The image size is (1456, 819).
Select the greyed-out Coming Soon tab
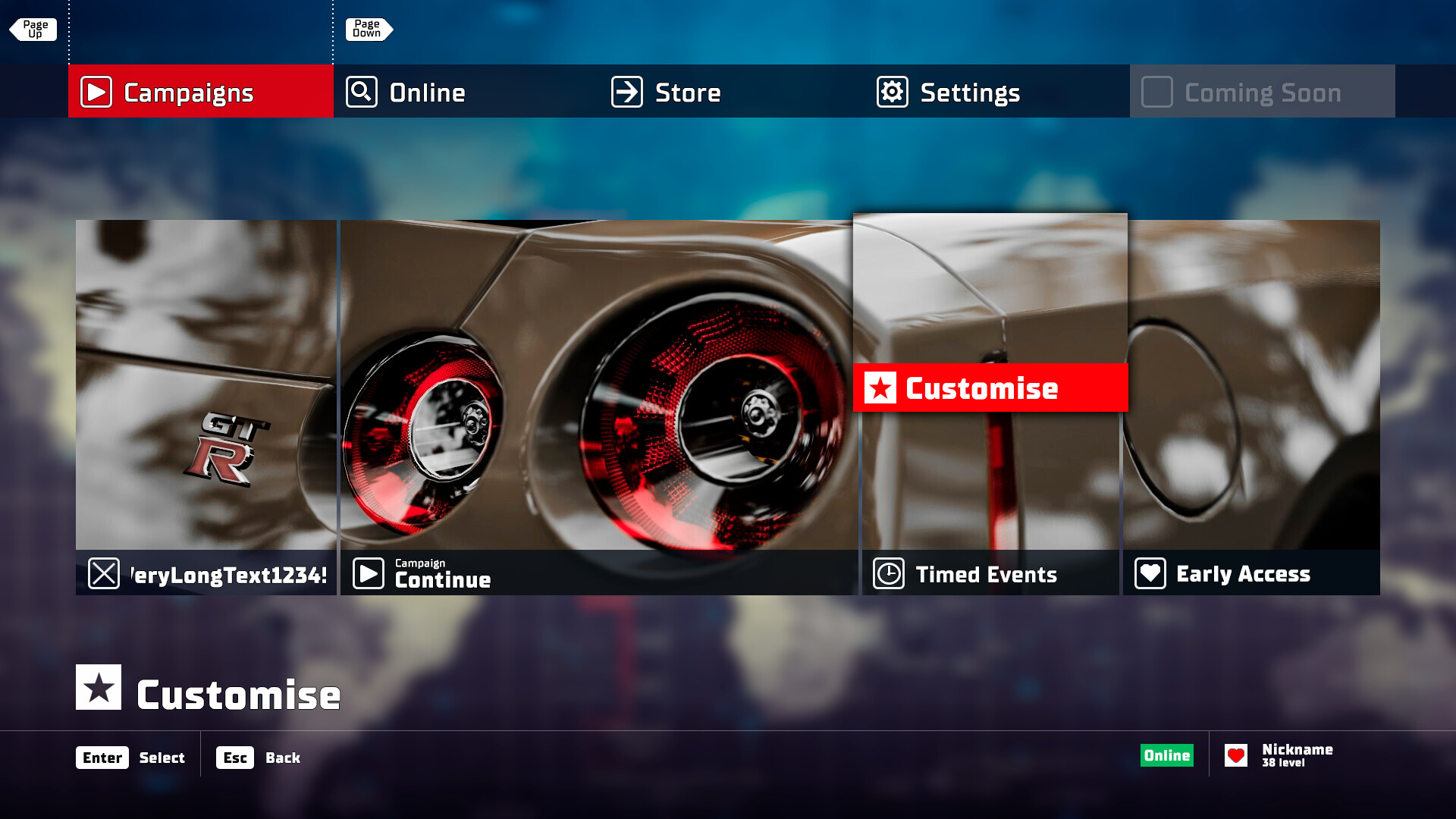pos(1262,92)
